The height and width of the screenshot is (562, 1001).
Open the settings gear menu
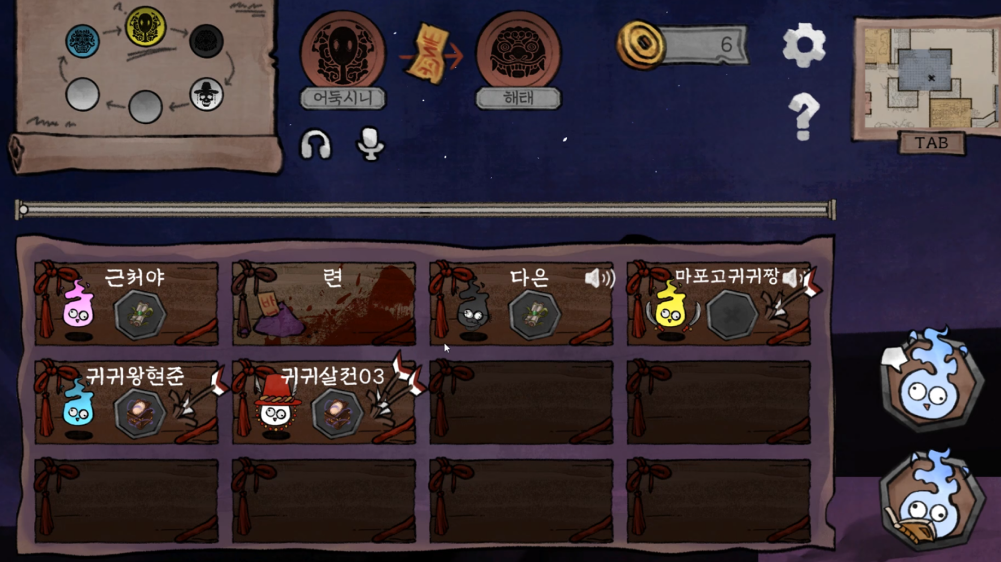point(803,44)
